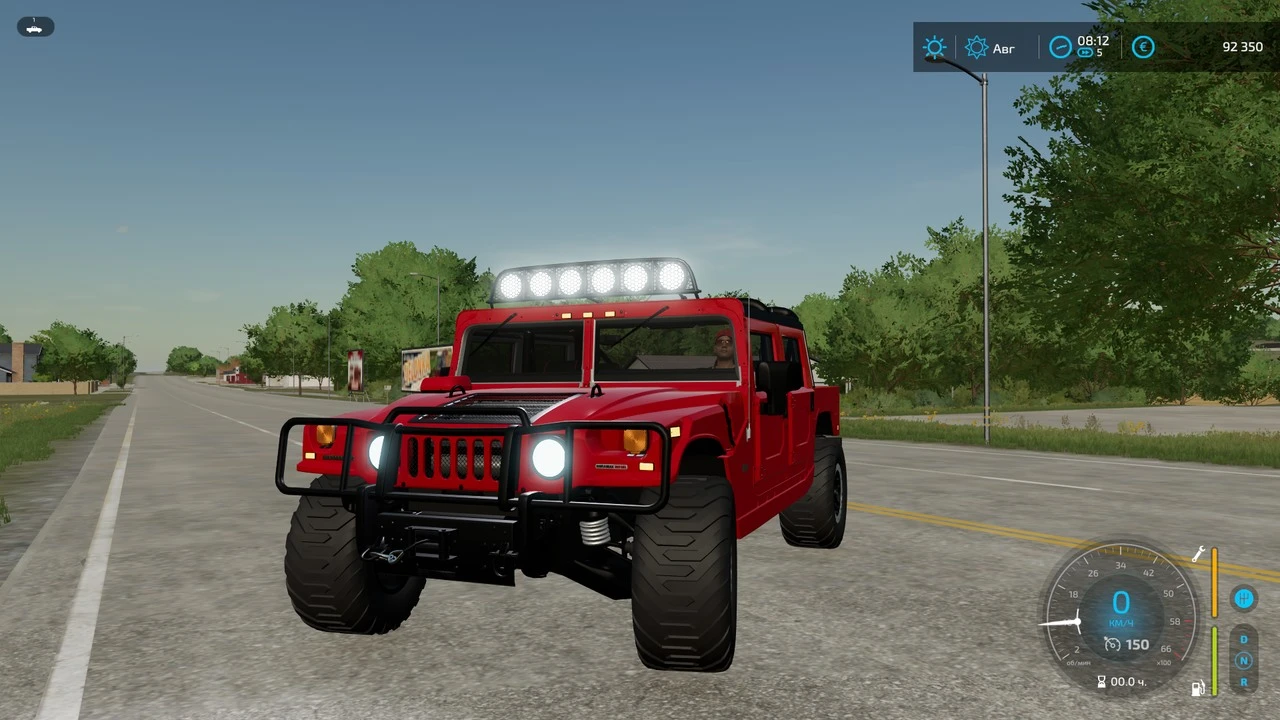Open the weather forecast icon

(977, 47)
